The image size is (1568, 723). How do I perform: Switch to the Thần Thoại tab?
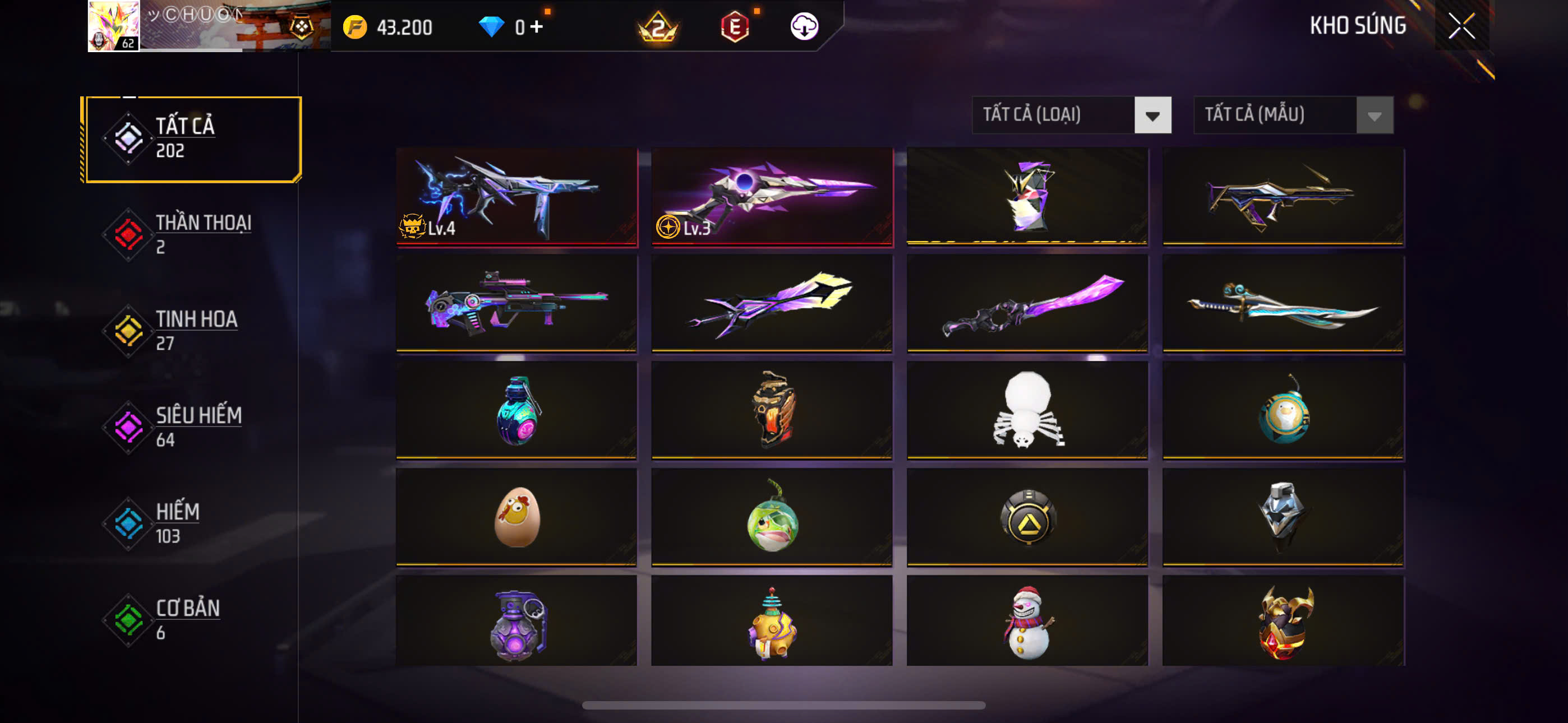[192, 234]
